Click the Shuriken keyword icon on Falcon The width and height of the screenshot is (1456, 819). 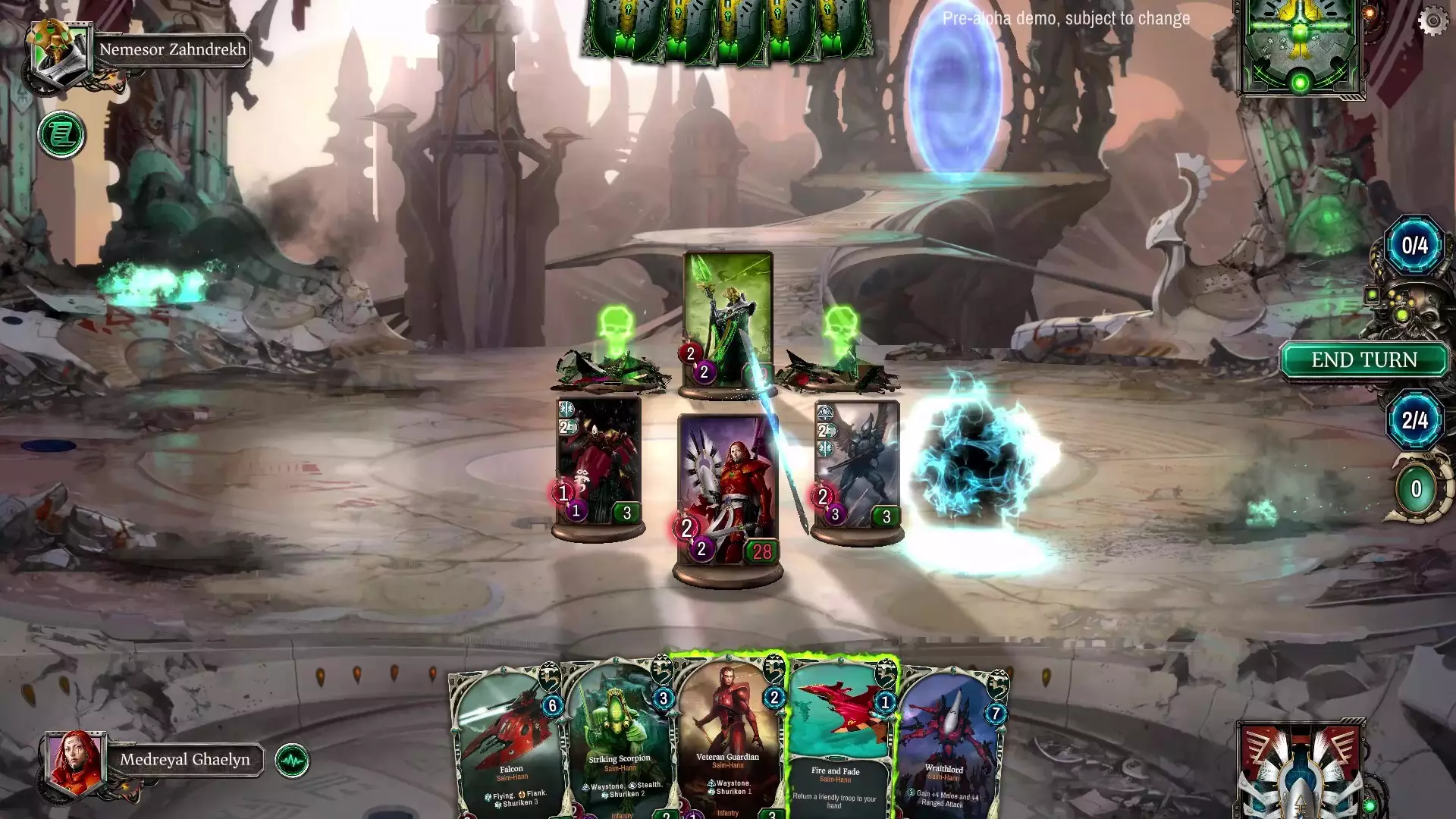[498, 804]
